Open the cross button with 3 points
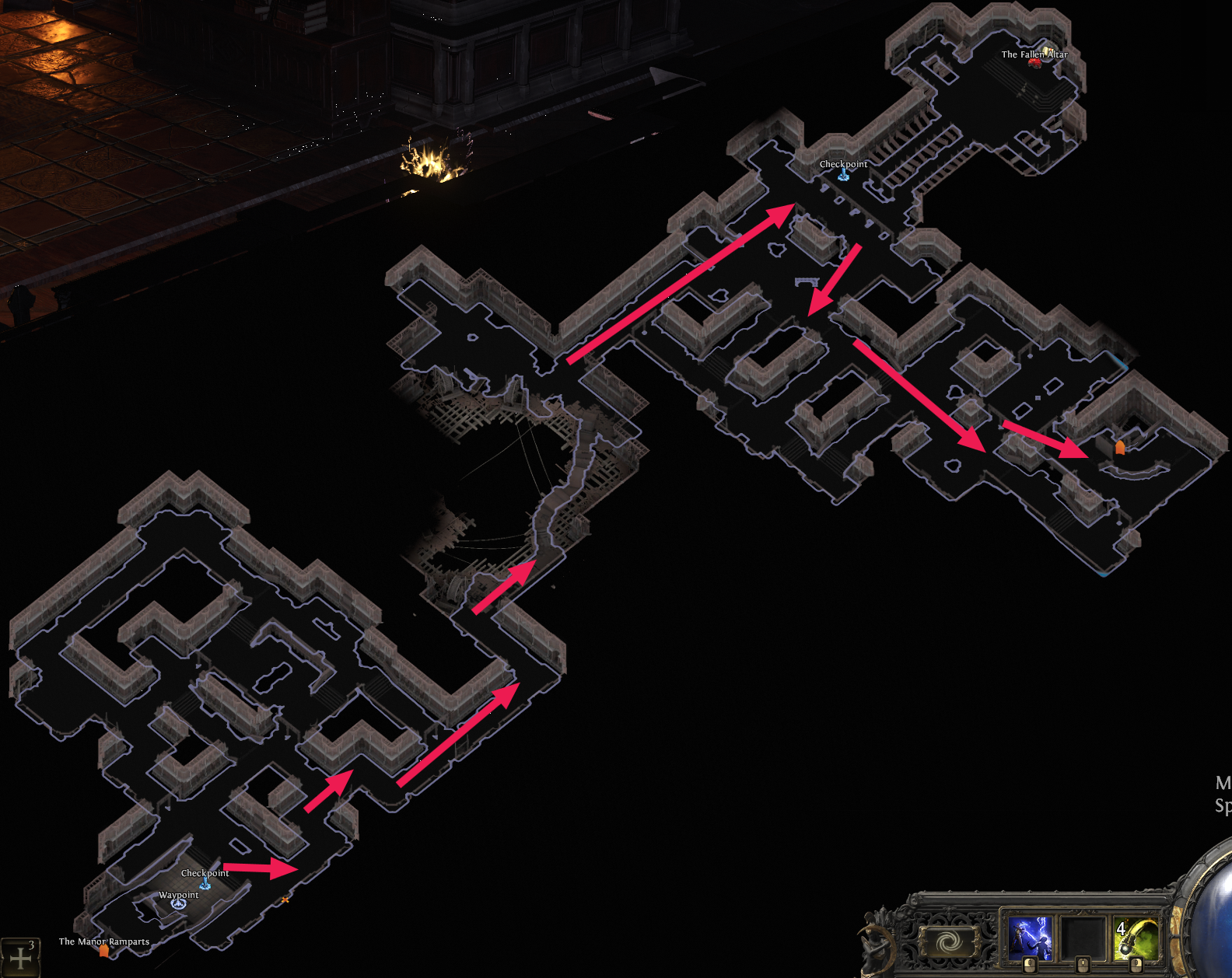1232x978 pixels. point(20,958)
